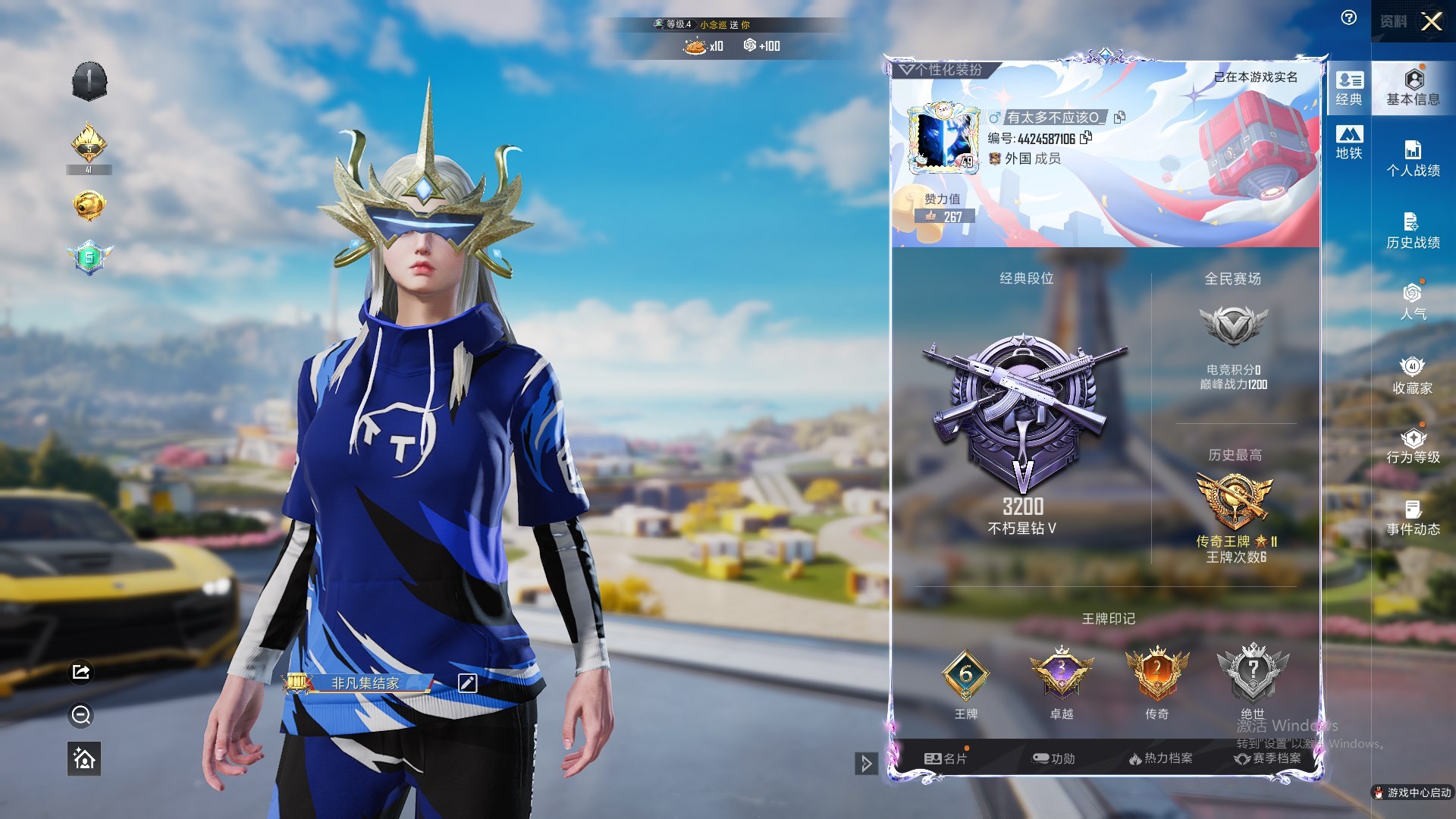Open the 个人战绩 section
The image size is (1456, 819).
[x=1413, y=158]
